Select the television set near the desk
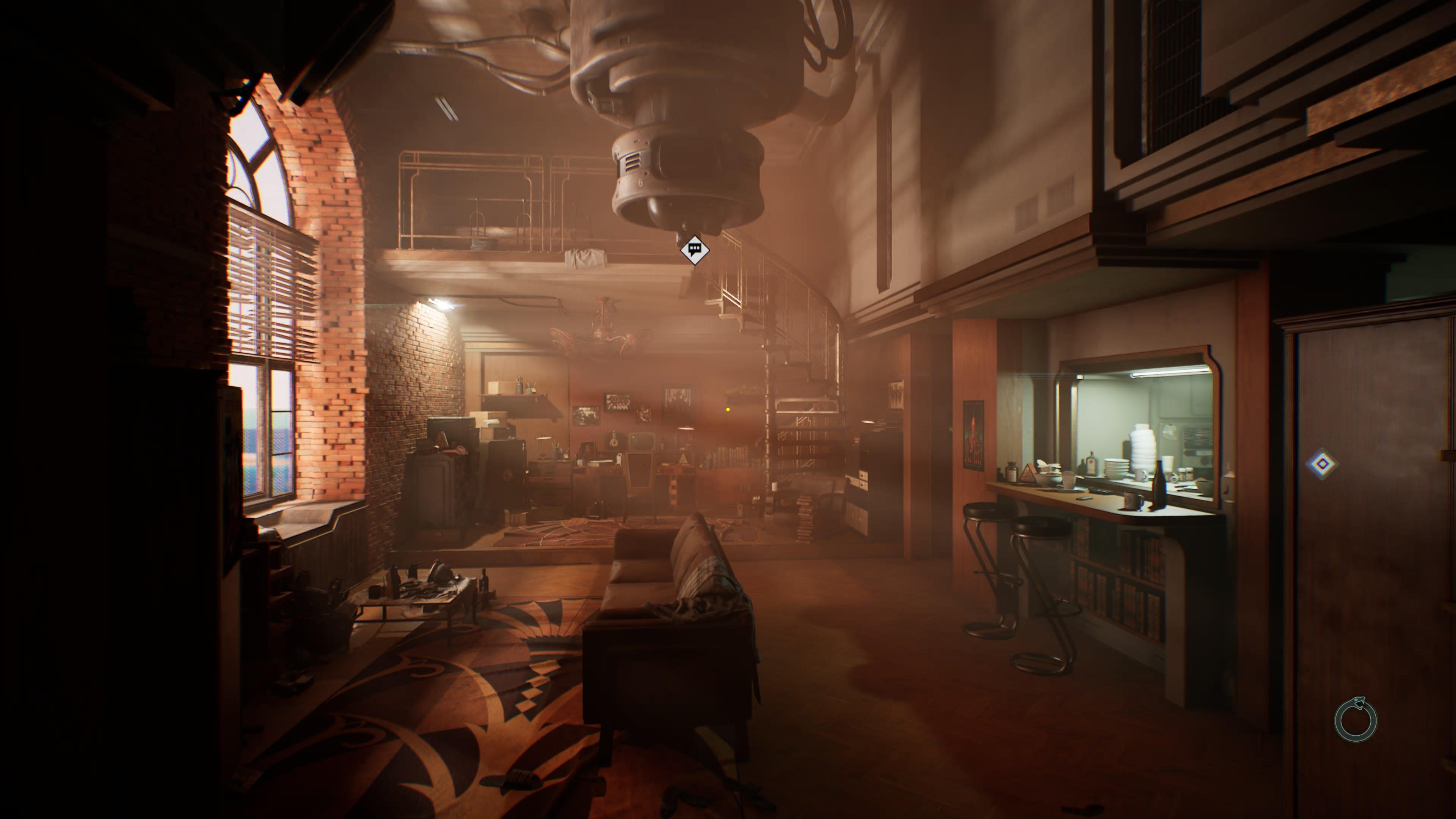The image size is (1456, 819). [642, 441]
